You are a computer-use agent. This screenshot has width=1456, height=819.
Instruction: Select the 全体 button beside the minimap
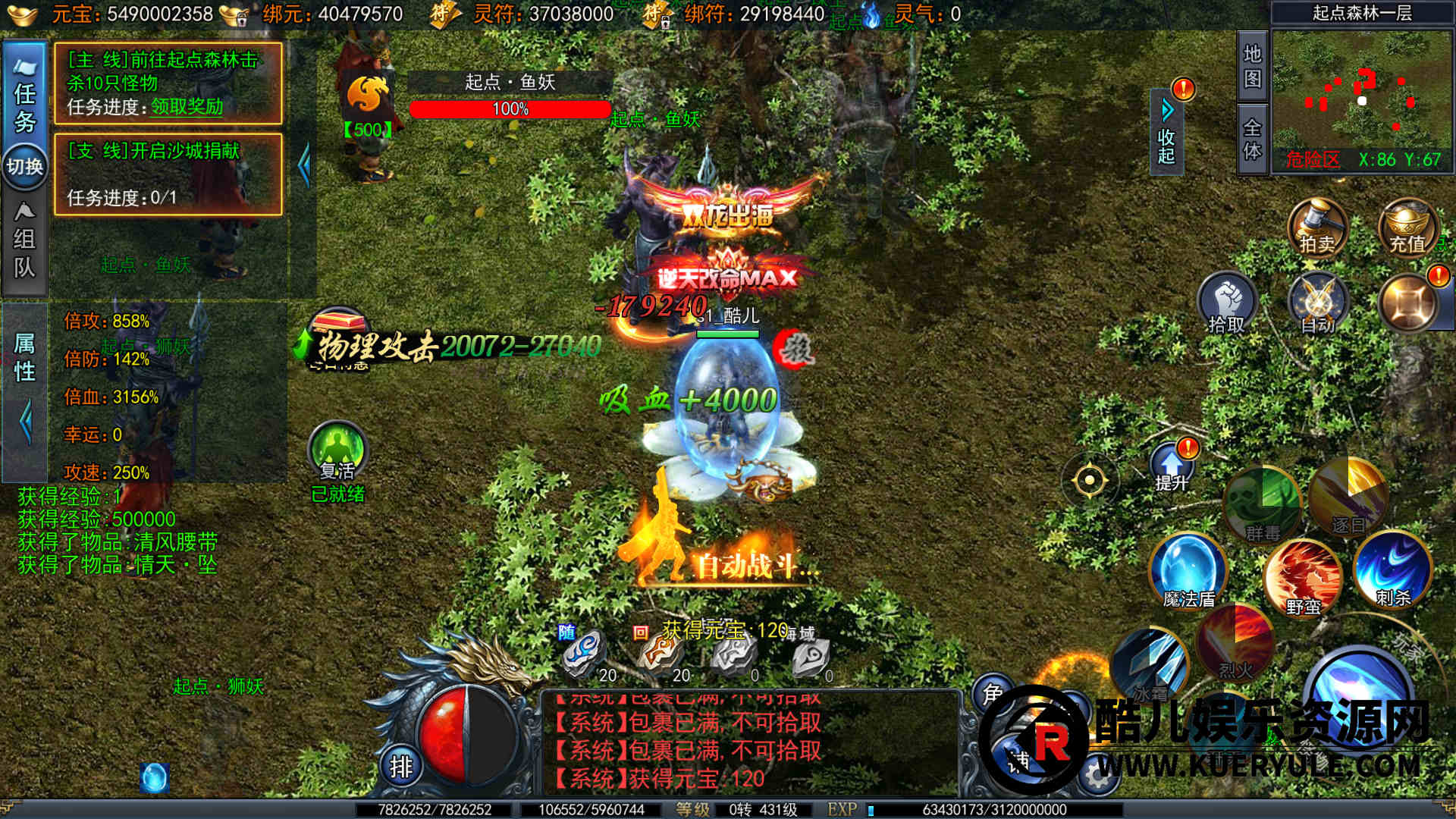[1252, 140]
